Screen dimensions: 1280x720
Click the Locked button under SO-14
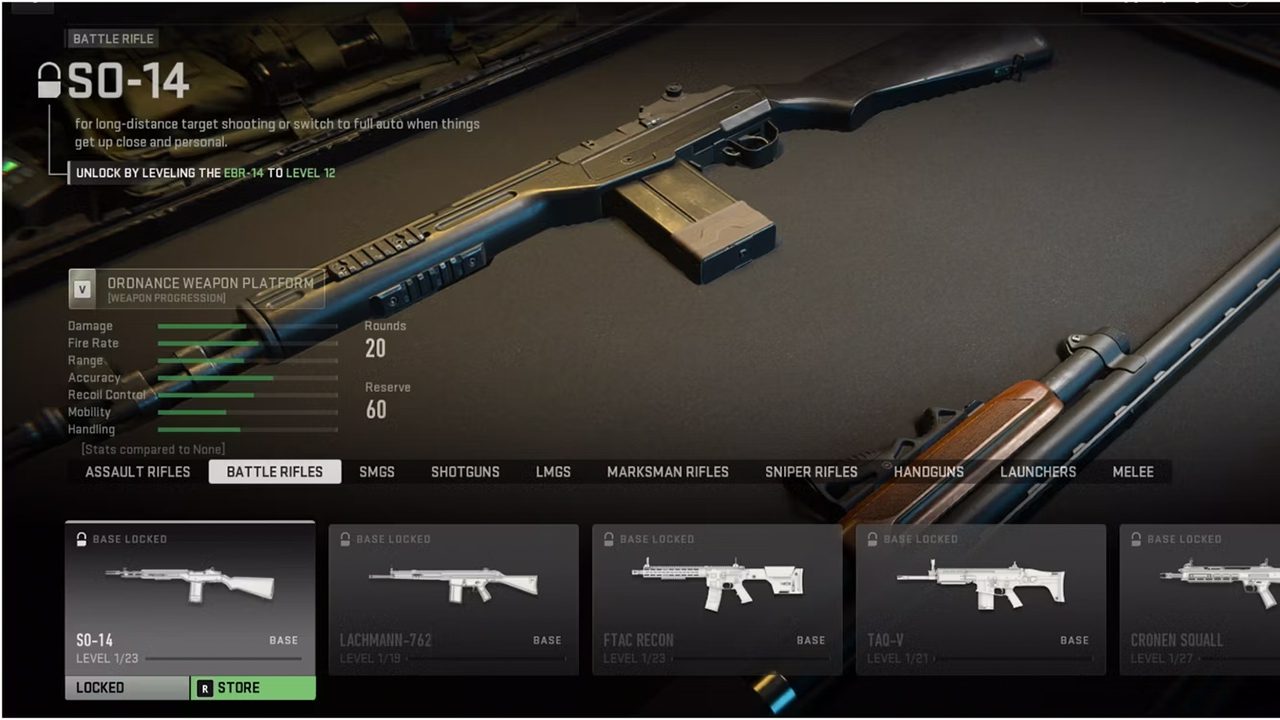tap(127, 688)
